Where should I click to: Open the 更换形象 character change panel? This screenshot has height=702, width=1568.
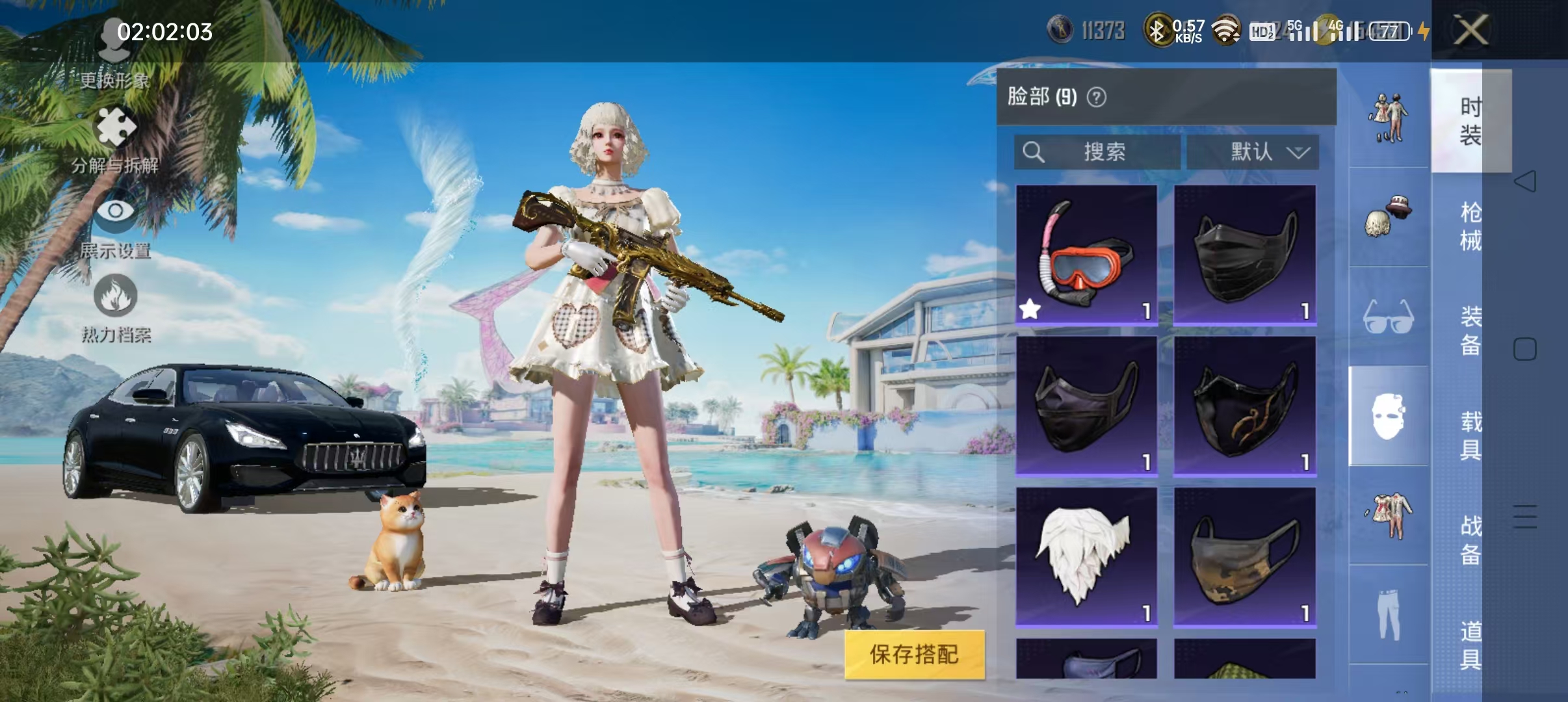coord(114,62)
